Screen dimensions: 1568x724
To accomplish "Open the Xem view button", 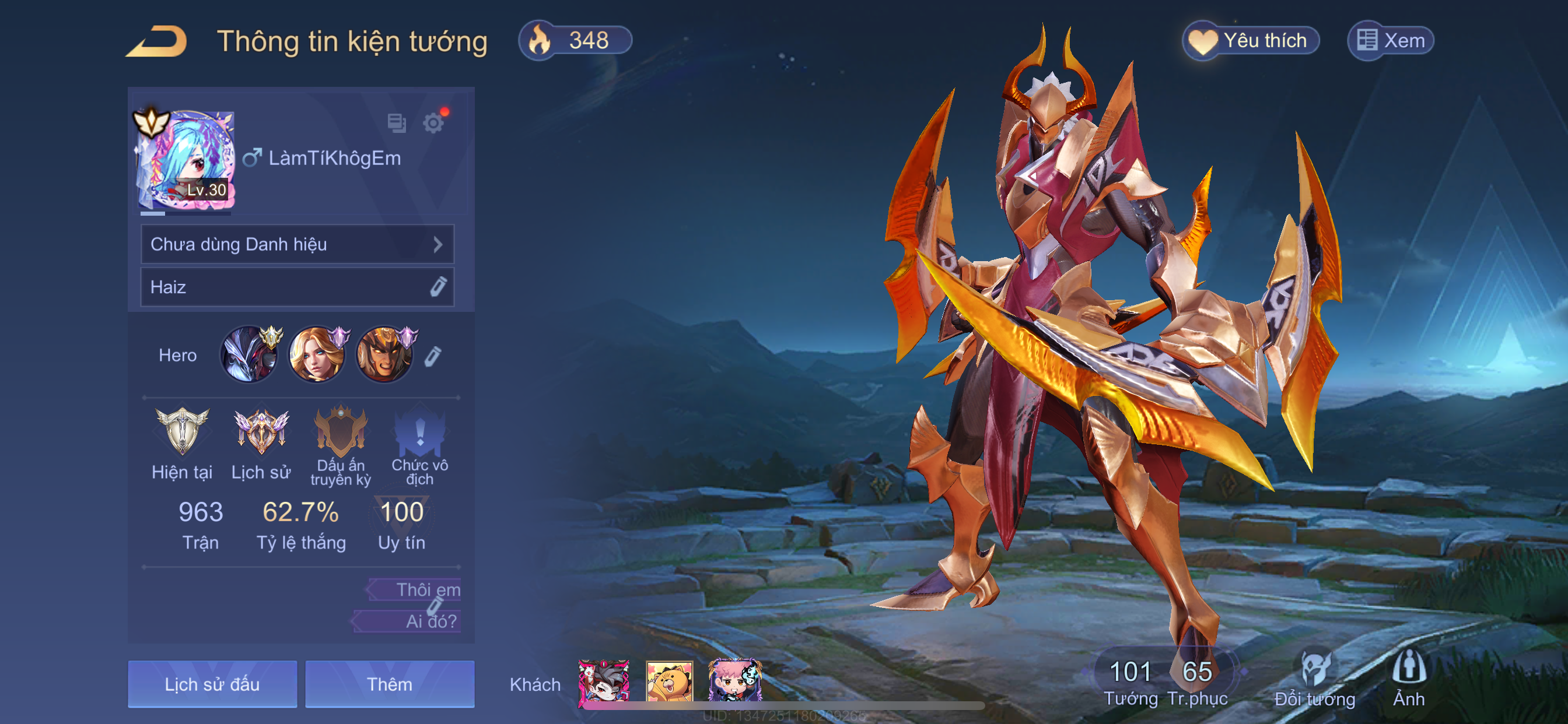I will [1390, 41].
